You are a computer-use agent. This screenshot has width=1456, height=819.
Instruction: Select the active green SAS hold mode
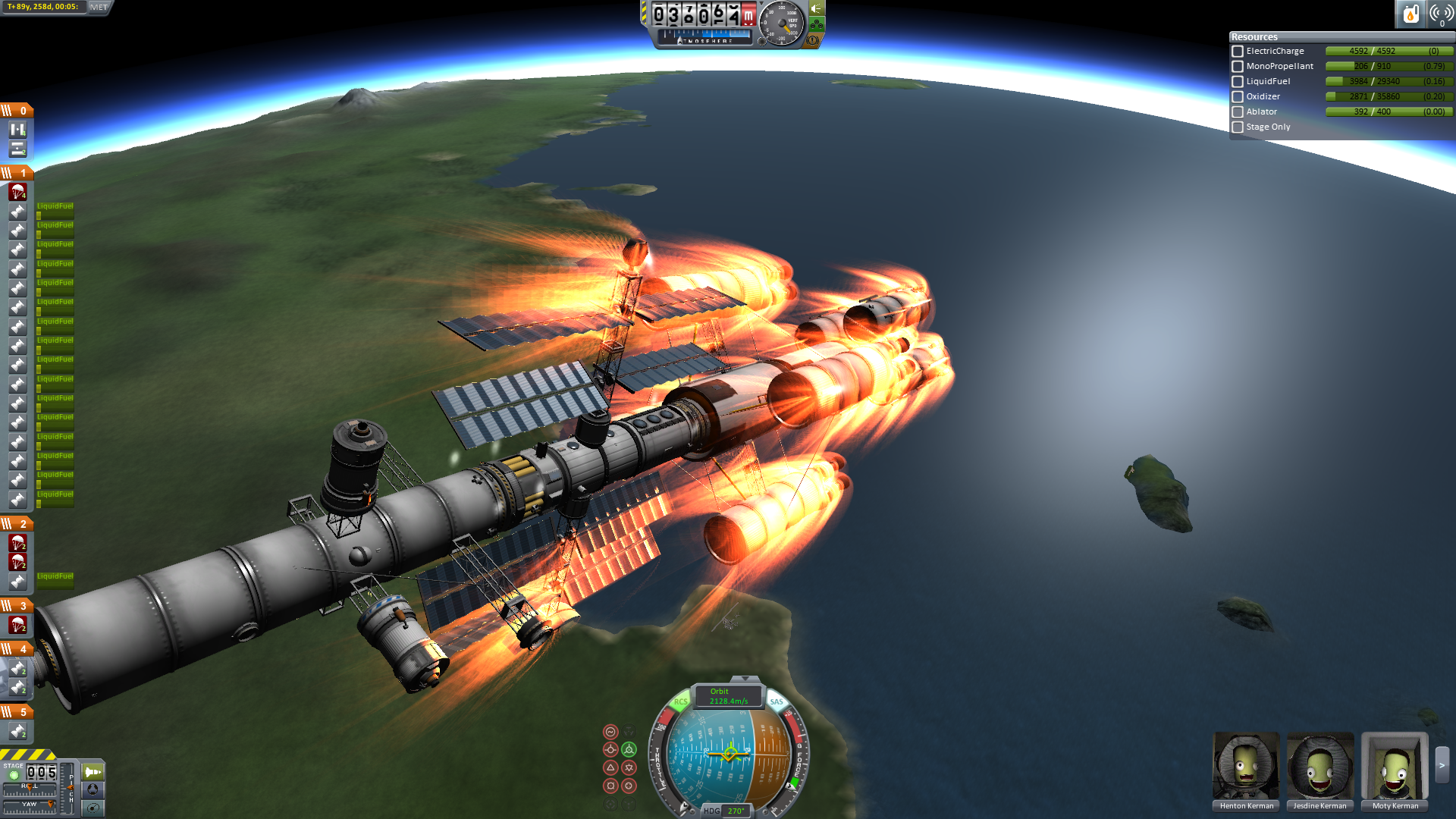(629, 749)
